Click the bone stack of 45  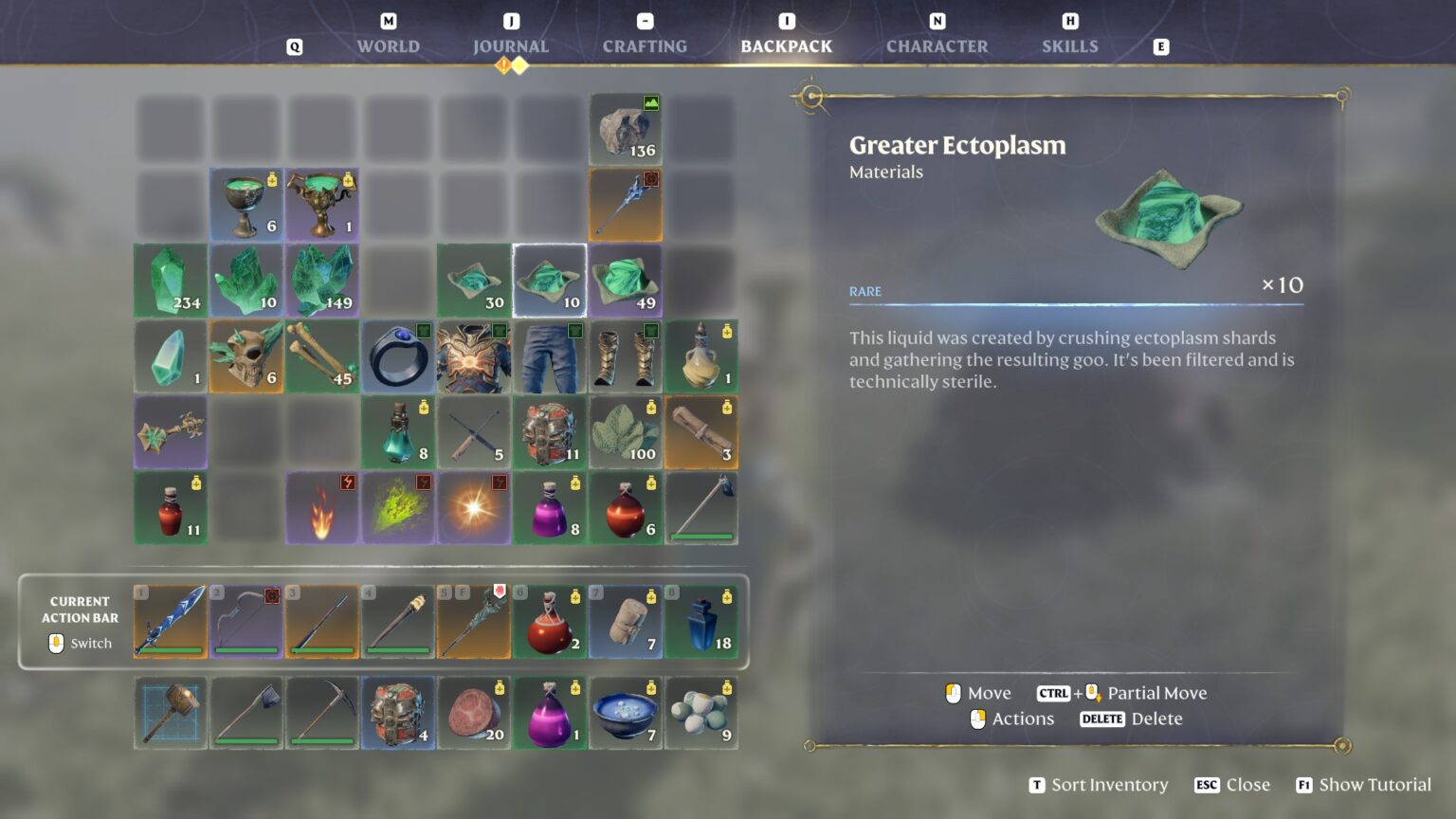click(x=322, y=355)
